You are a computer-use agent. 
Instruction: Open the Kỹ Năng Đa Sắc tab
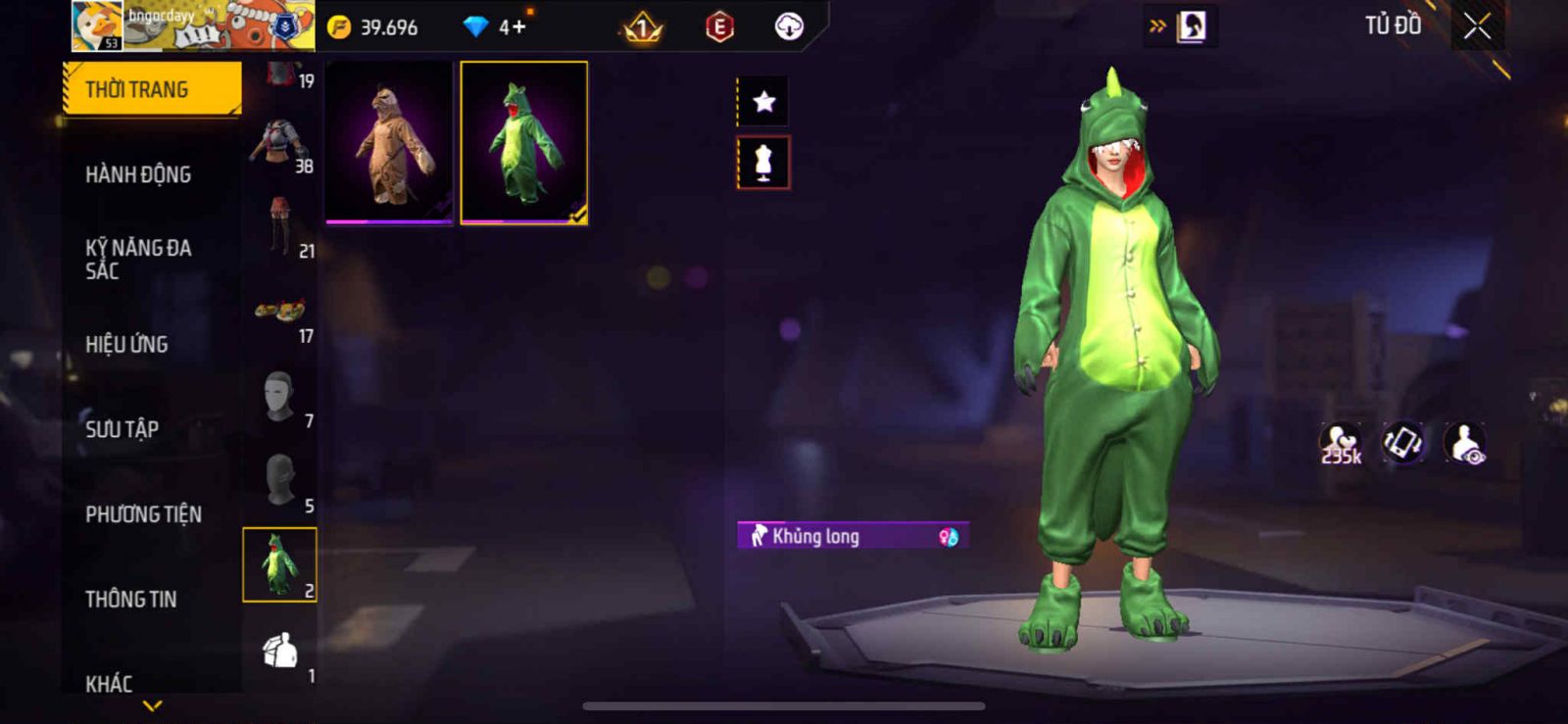coord(138,259)
